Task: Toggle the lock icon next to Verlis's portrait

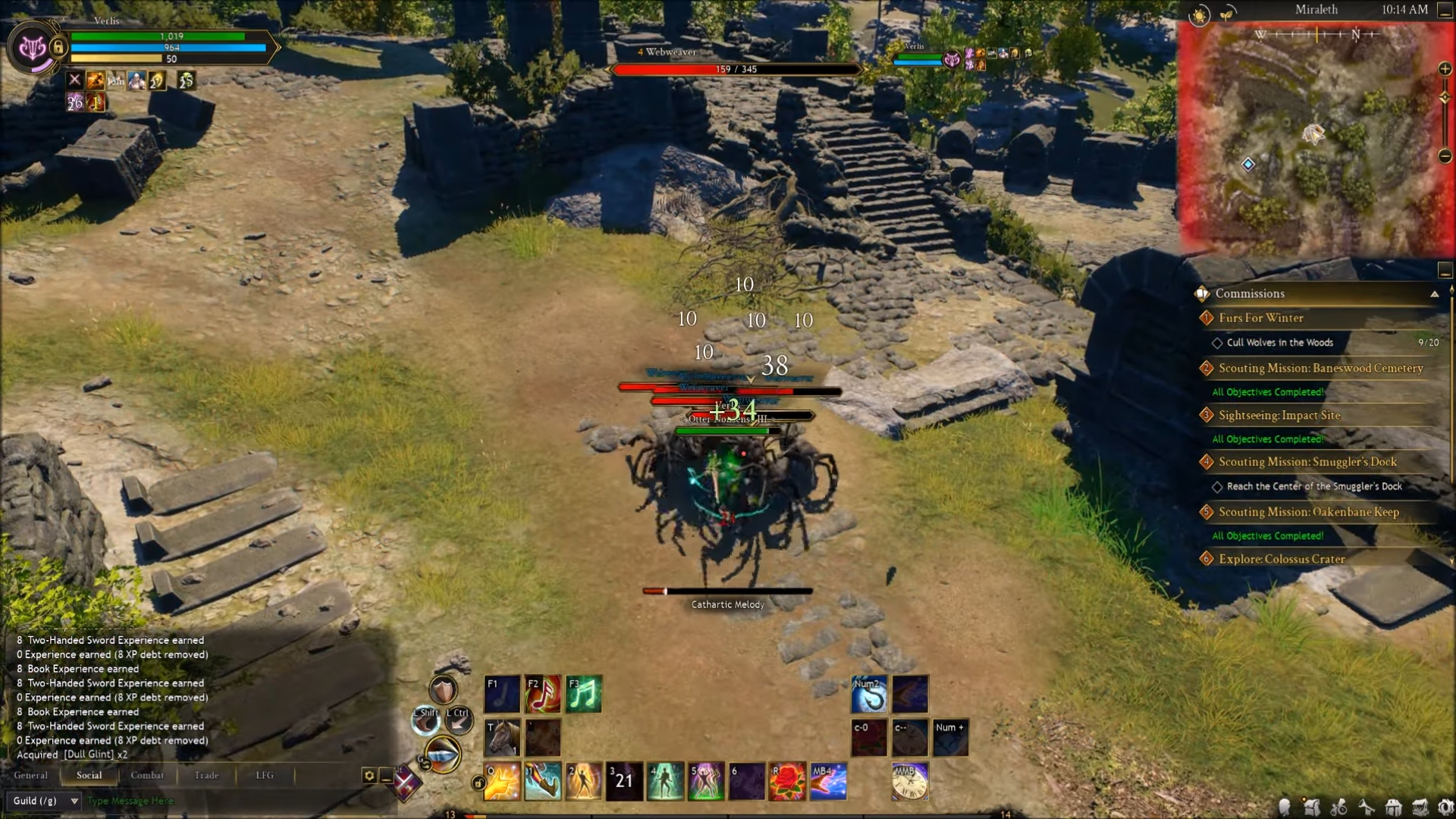Action: [58, 47]
